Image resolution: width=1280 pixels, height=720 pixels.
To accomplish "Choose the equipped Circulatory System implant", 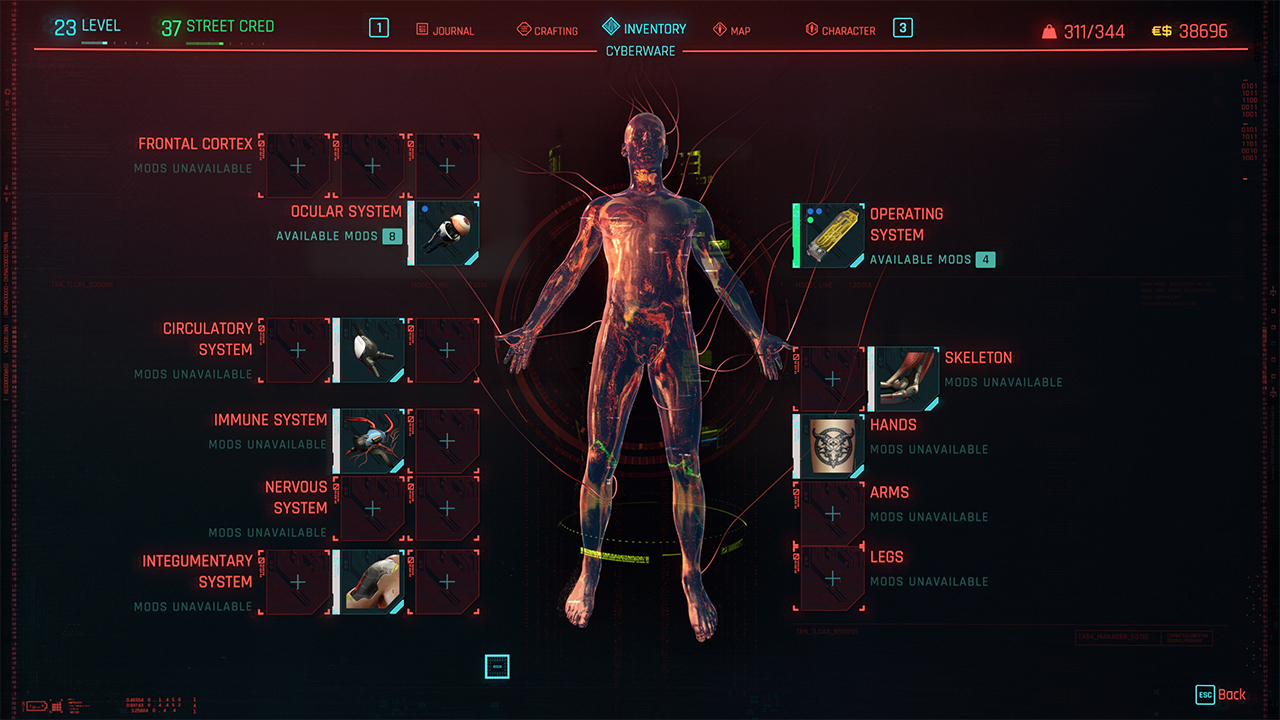I will click(x=368, y=350).
